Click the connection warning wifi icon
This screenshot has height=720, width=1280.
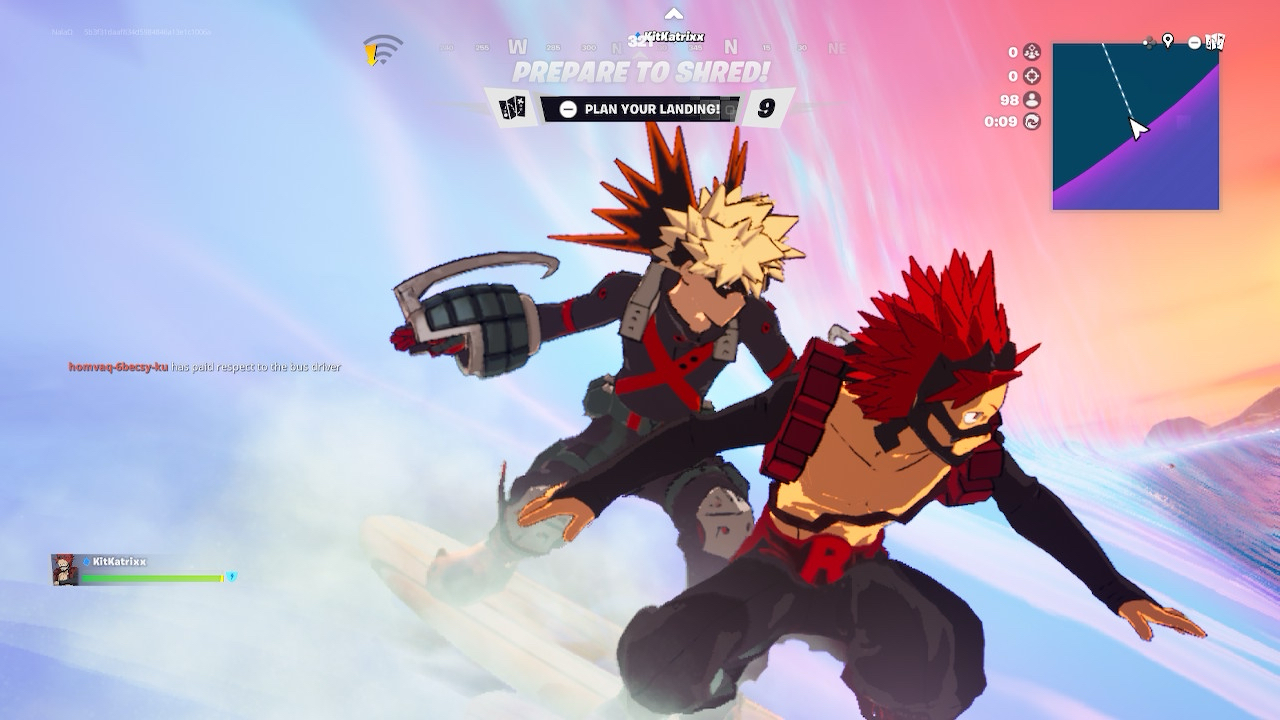(382, 50)
